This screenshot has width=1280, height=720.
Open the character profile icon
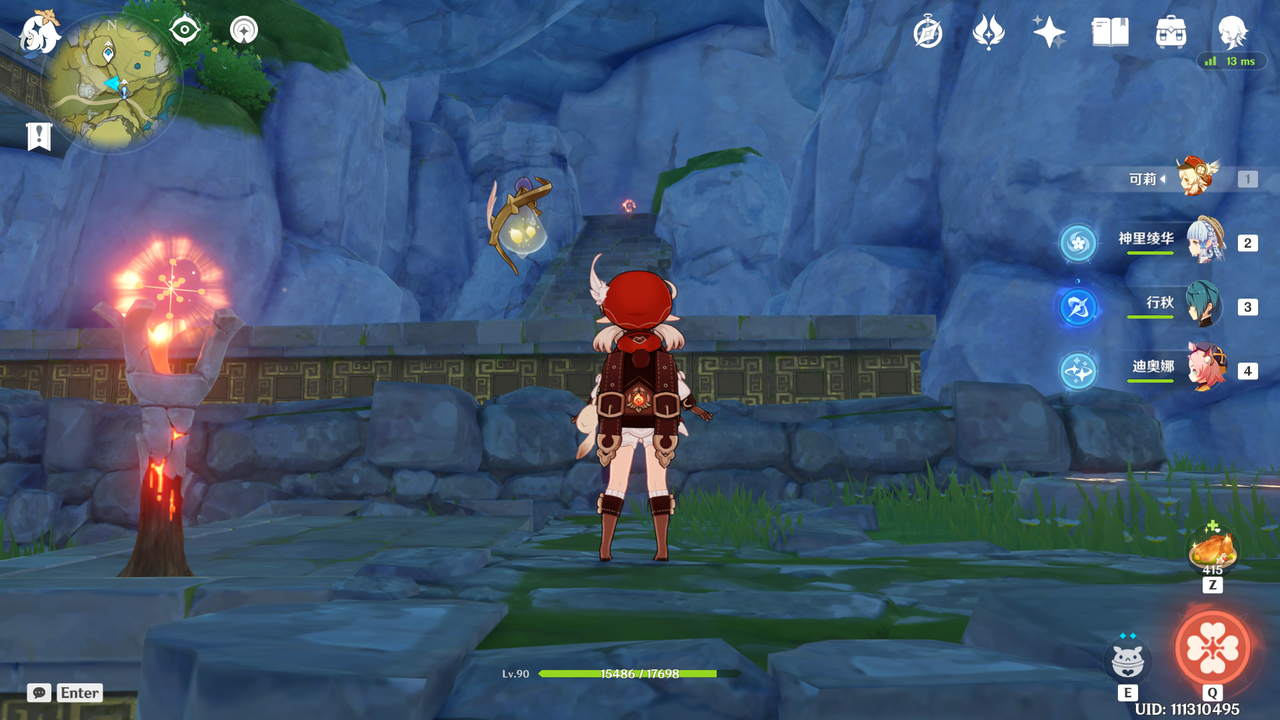(x=1231, y=33)
